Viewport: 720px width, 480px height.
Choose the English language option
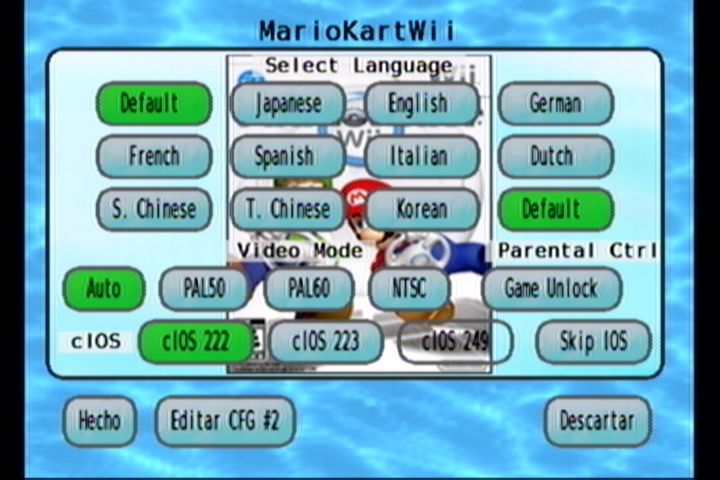click(421, 104)
